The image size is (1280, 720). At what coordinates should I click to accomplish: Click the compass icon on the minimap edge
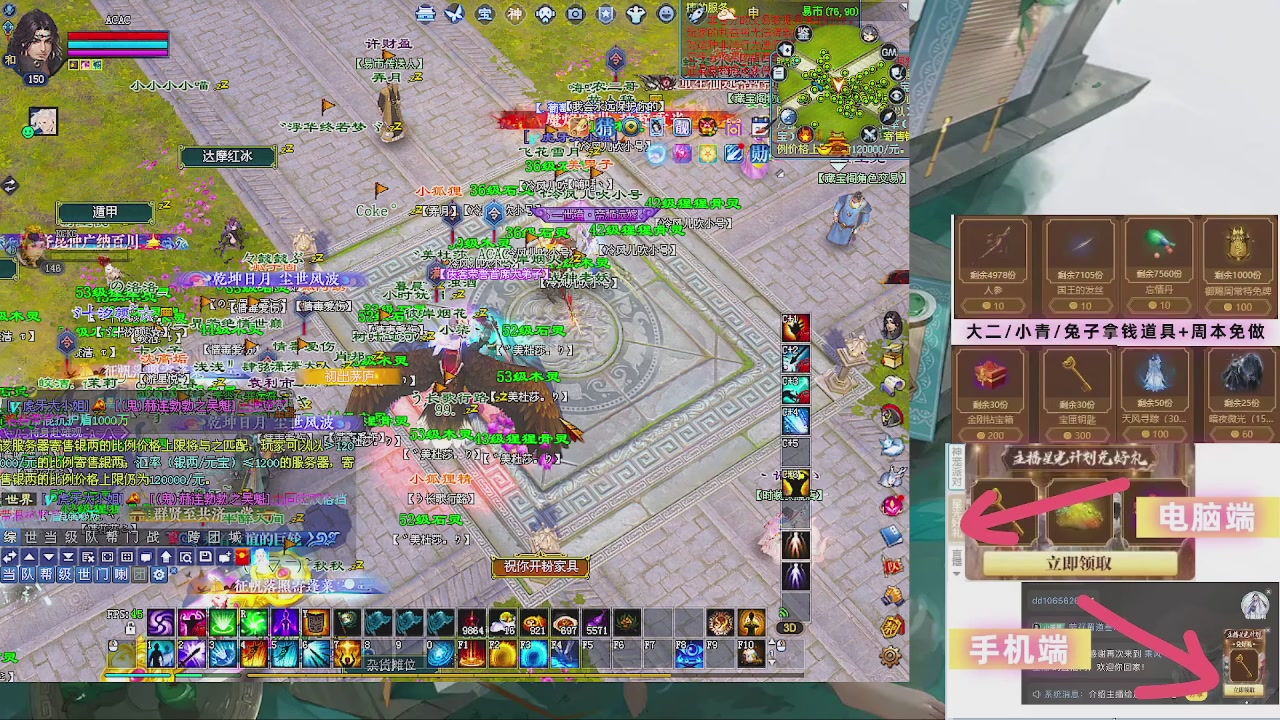889,116
